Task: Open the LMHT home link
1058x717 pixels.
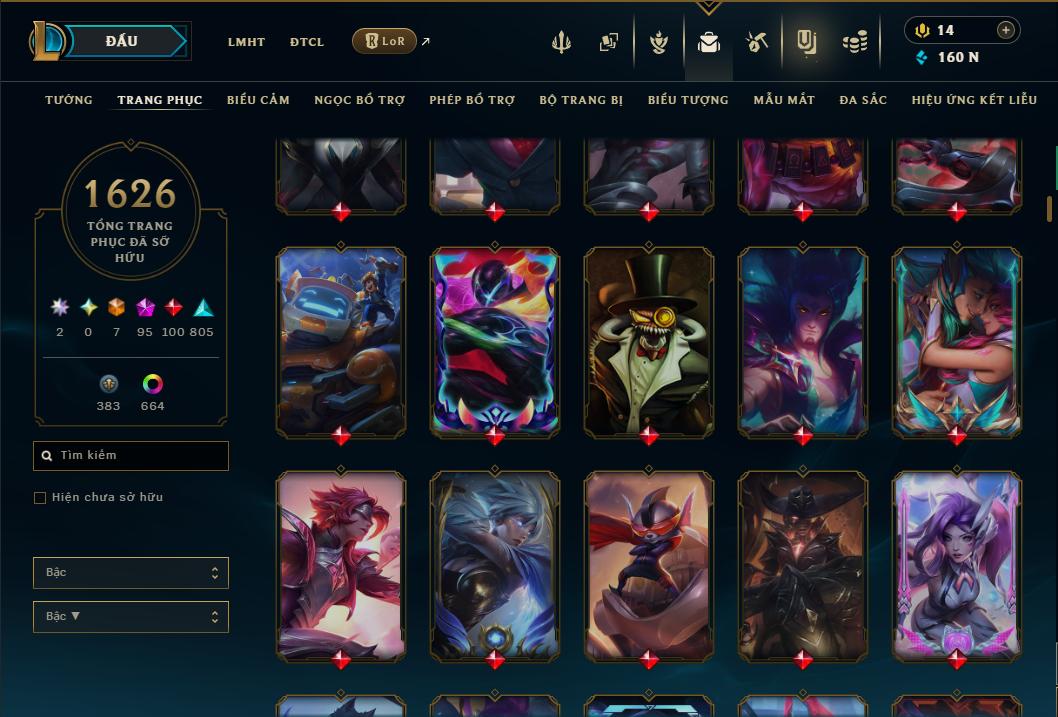Action: pyautogui.click(x=246, y=42)
